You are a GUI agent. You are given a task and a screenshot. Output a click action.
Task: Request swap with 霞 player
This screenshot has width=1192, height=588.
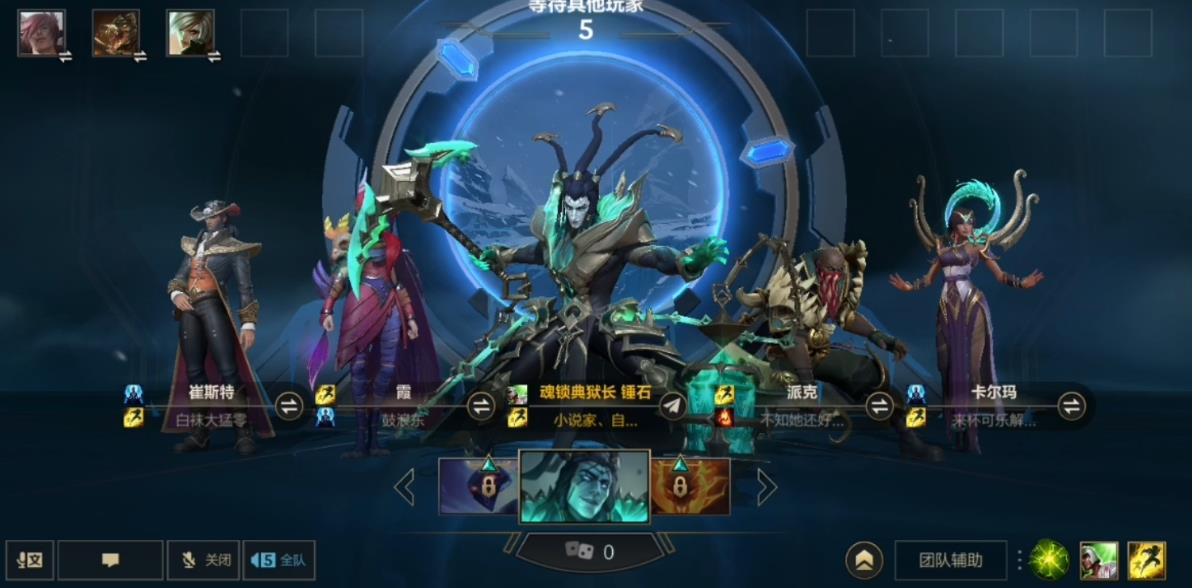point(481,406)
